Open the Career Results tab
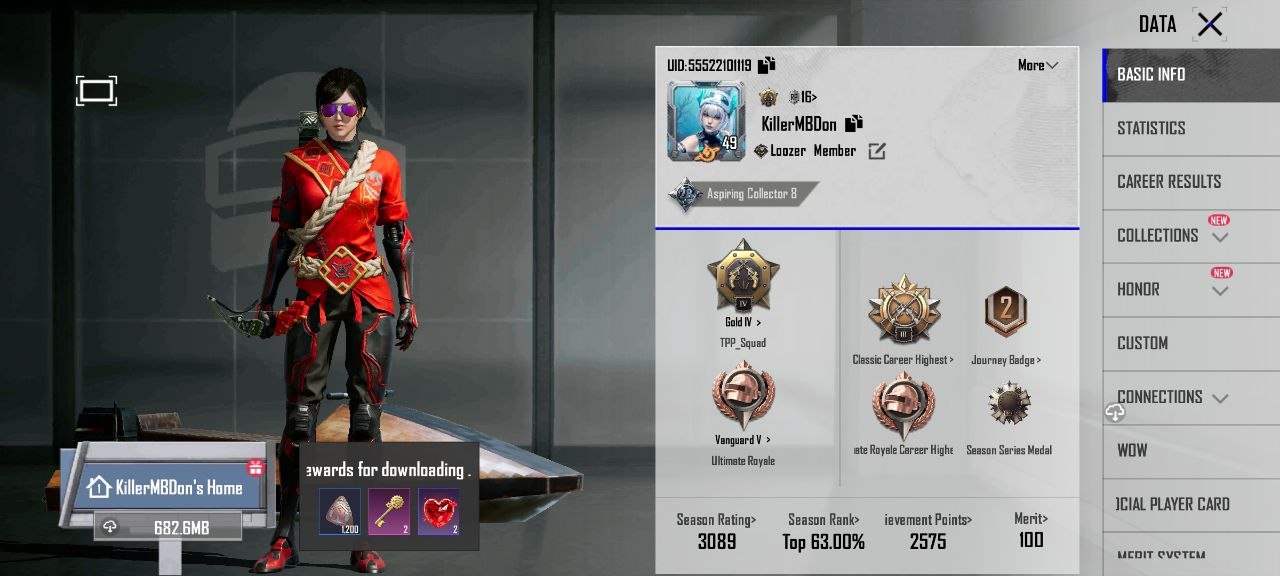The height and width of the screenshot is (576, 1280). click(1169, 182)
